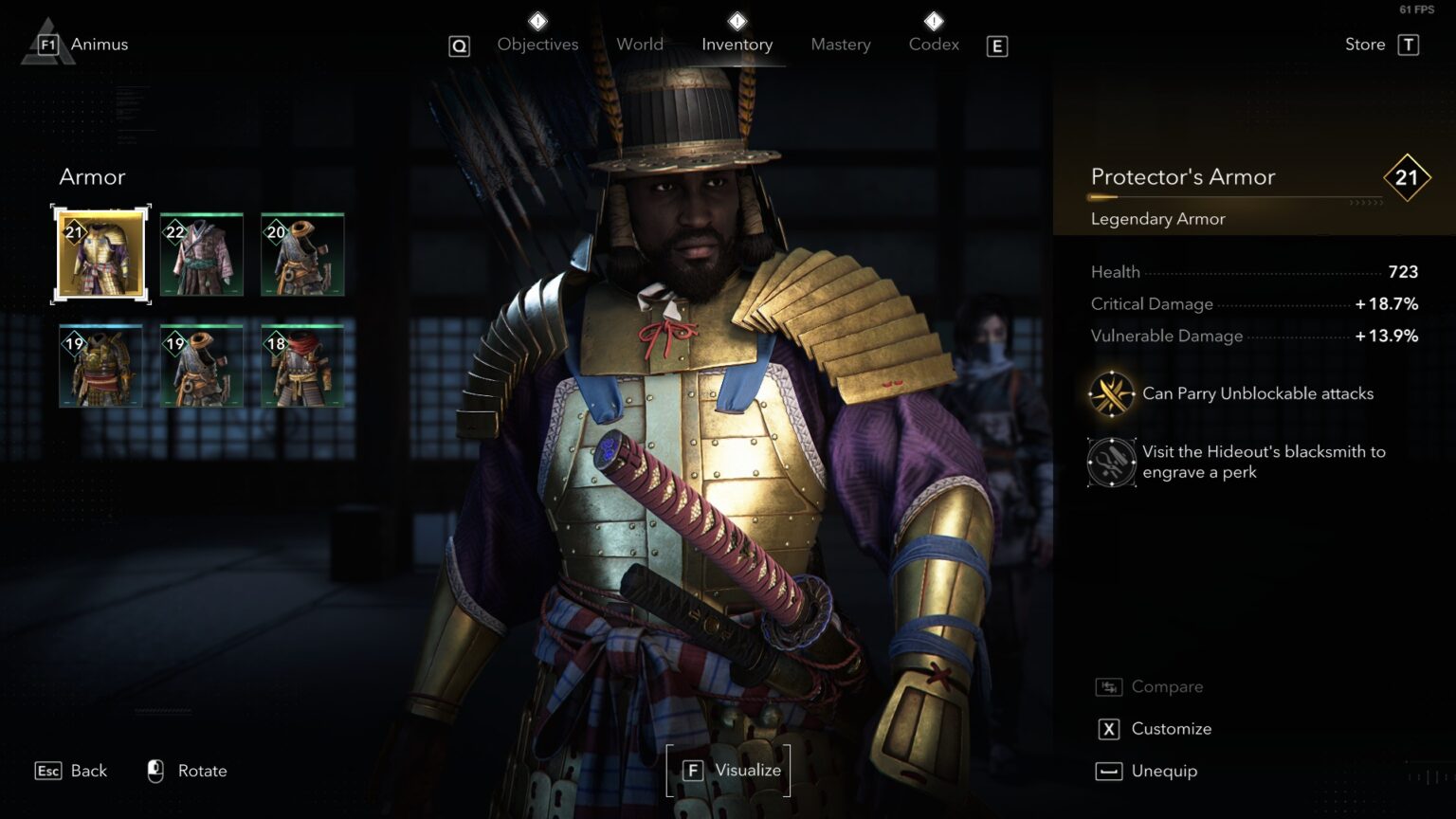Viewport: 1456px width, 819px height.
Task: Select the level 18 armor slot
Action: [302, 366]
